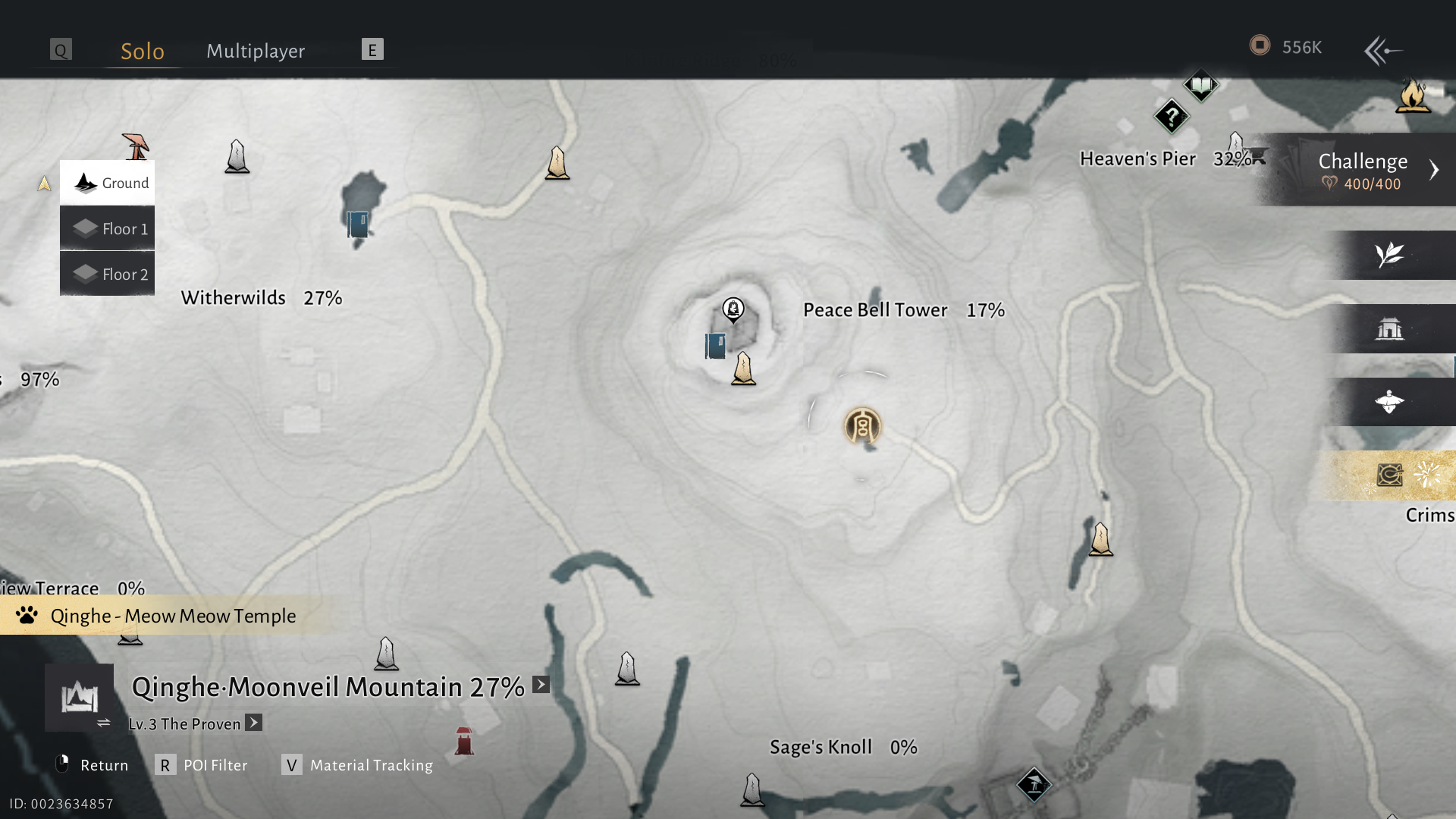
Task: Click the back arrow in top corner
Action: [1382, 51]
